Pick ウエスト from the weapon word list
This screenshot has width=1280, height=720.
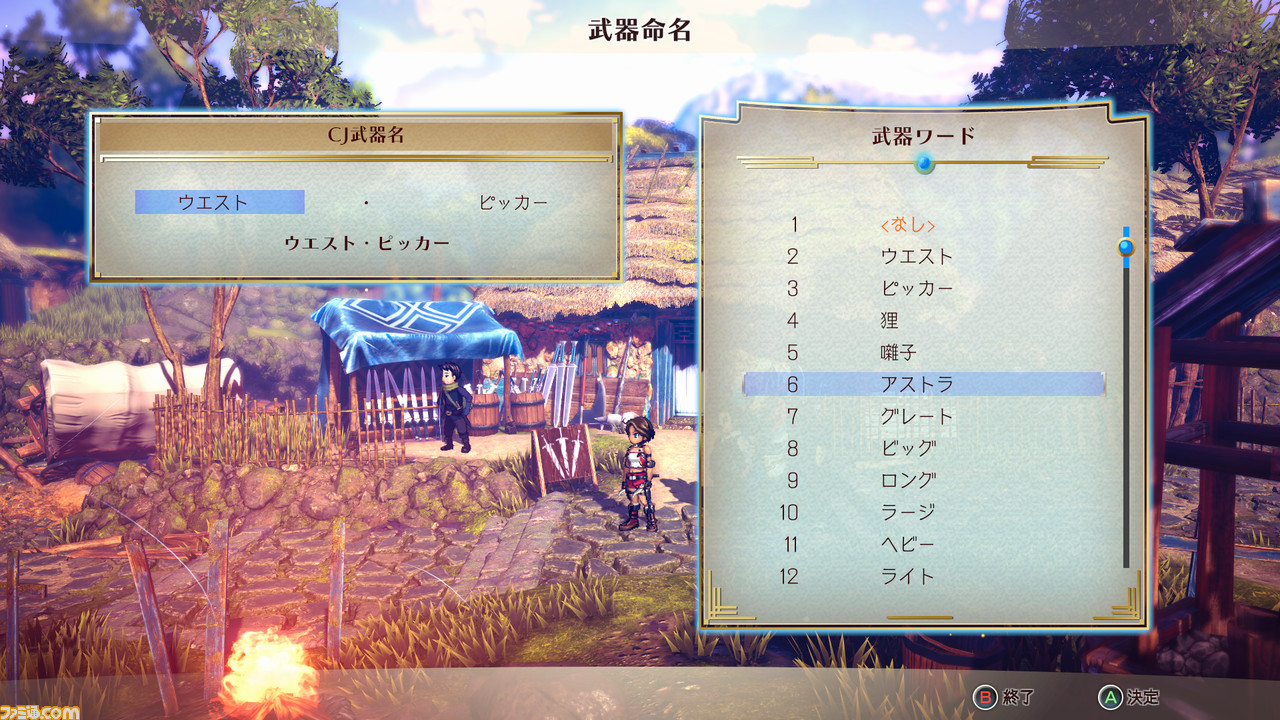(x=916, y=257)
